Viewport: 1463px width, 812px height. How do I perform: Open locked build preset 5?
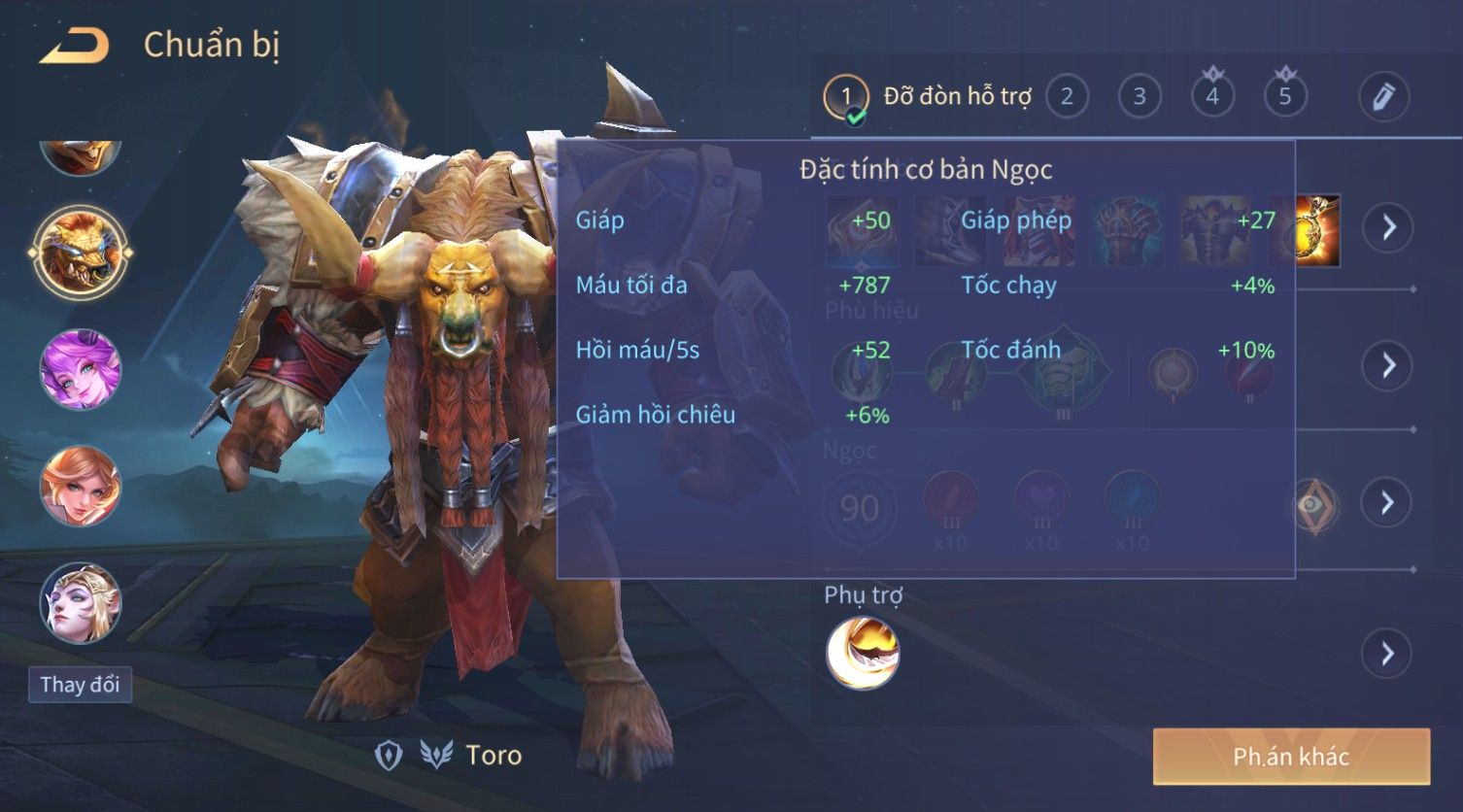tap(1285, 95)
